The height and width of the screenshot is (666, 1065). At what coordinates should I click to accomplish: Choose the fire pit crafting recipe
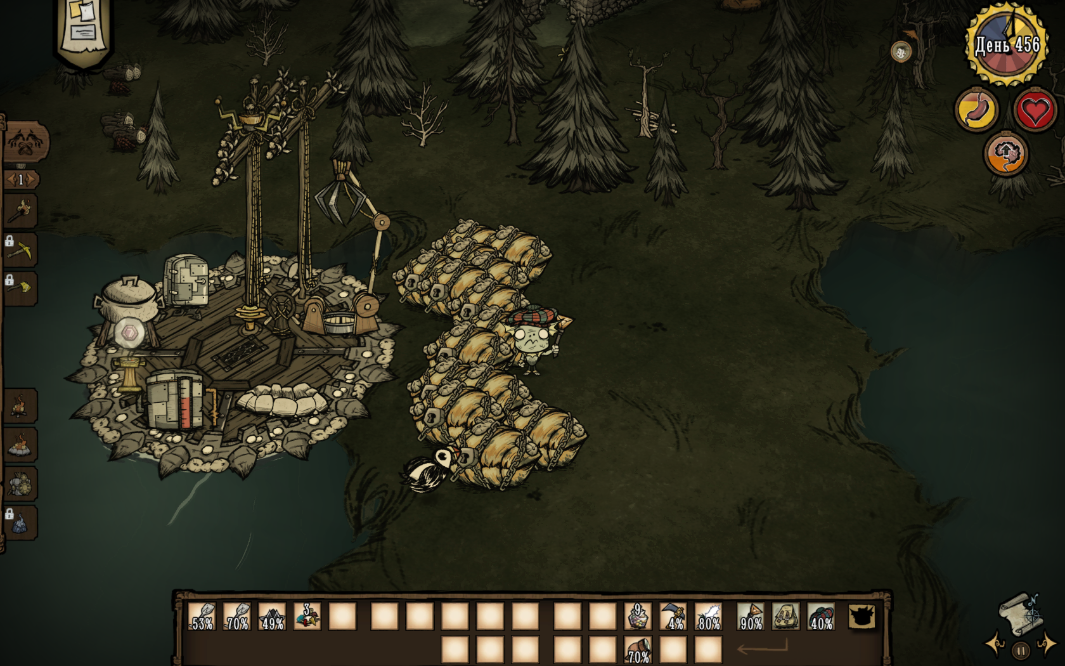coord(20,445)
